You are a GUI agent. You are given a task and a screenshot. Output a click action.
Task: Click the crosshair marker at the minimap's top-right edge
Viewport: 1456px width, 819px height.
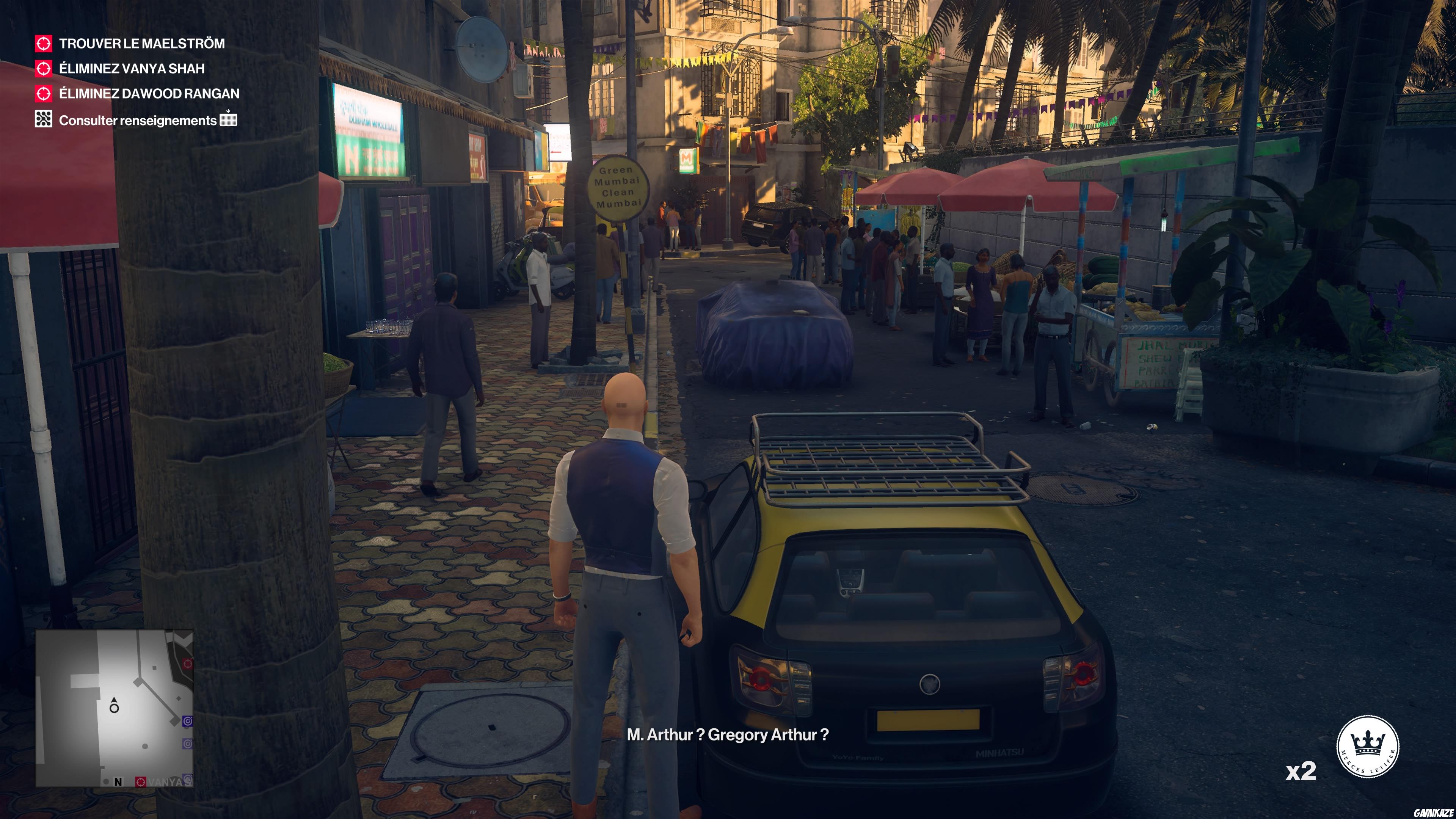tap(188, 664)
